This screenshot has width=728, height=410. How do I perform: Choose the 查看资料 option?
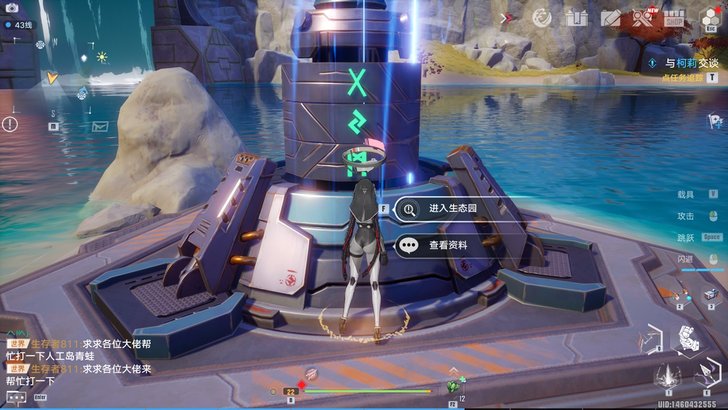pos(446,244)
